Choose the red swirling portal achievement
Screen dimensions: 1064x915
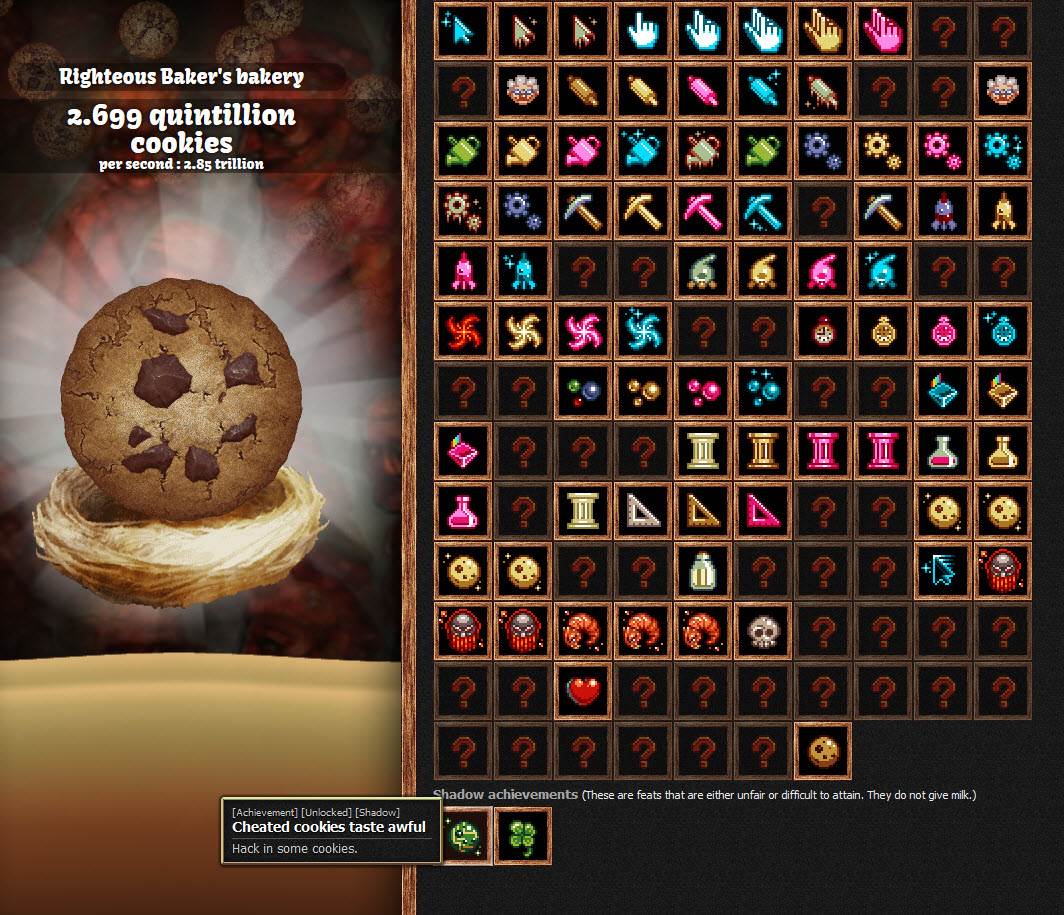point(463,332)
